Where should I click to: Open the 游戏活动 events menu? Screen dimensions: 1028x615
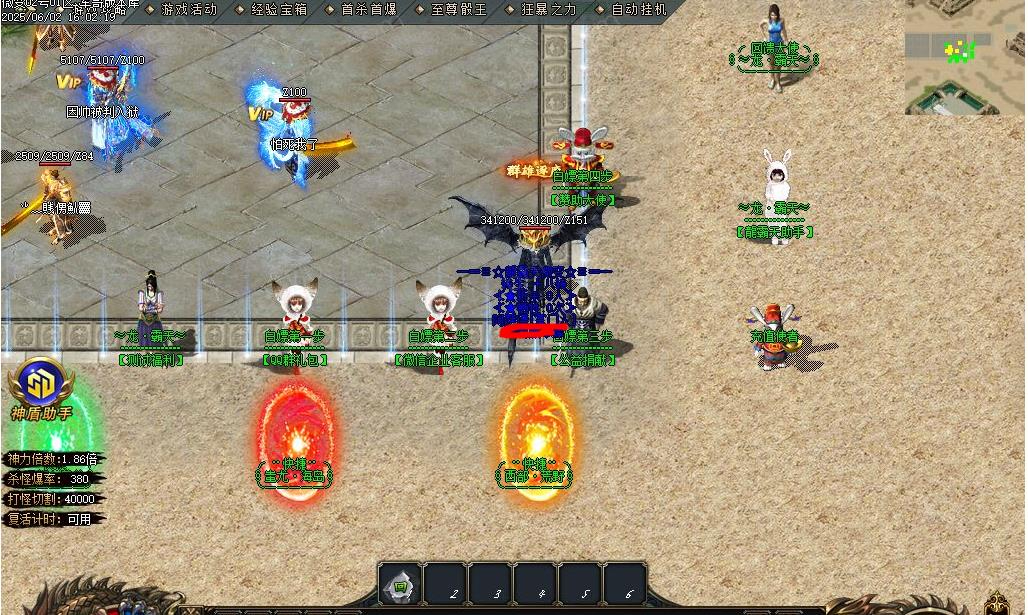pos(188,10)
